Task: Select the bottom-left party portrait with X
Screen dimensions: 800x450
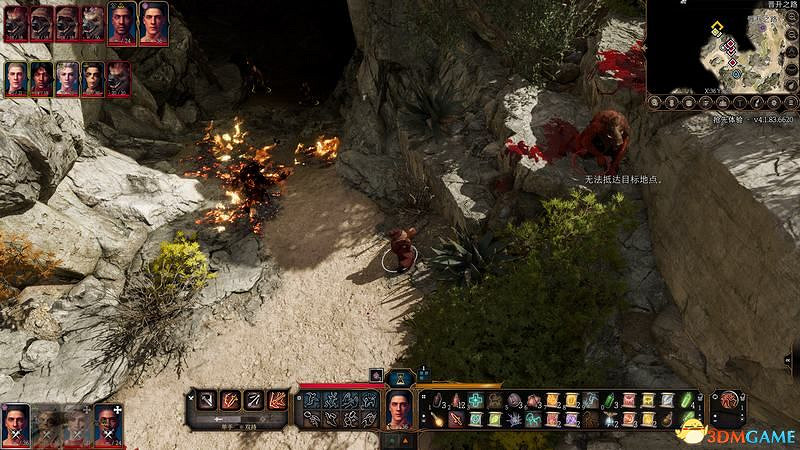Action: click(15, 423)
